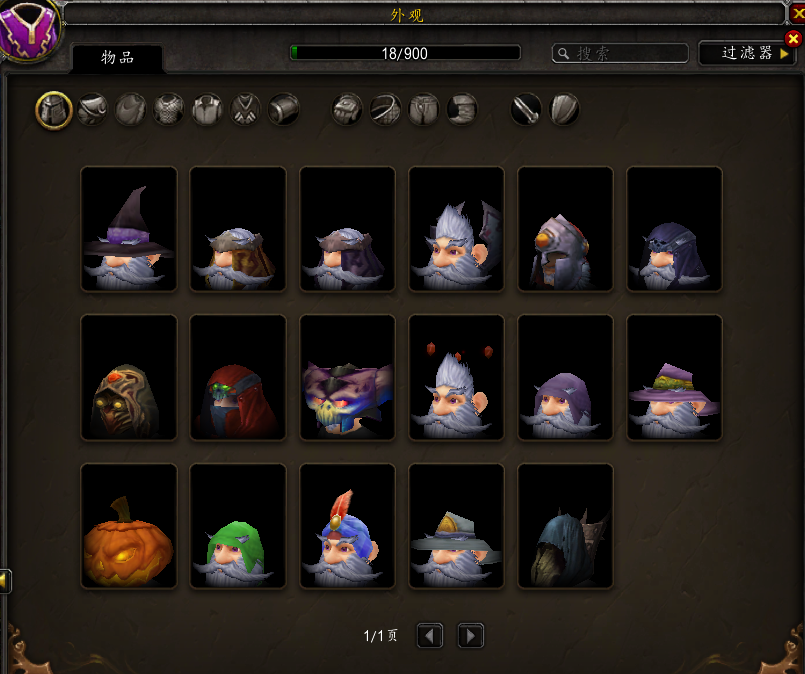Select the head slot category icon
Image resolution: width=805 pixels, height=674 pixels.
54,109
